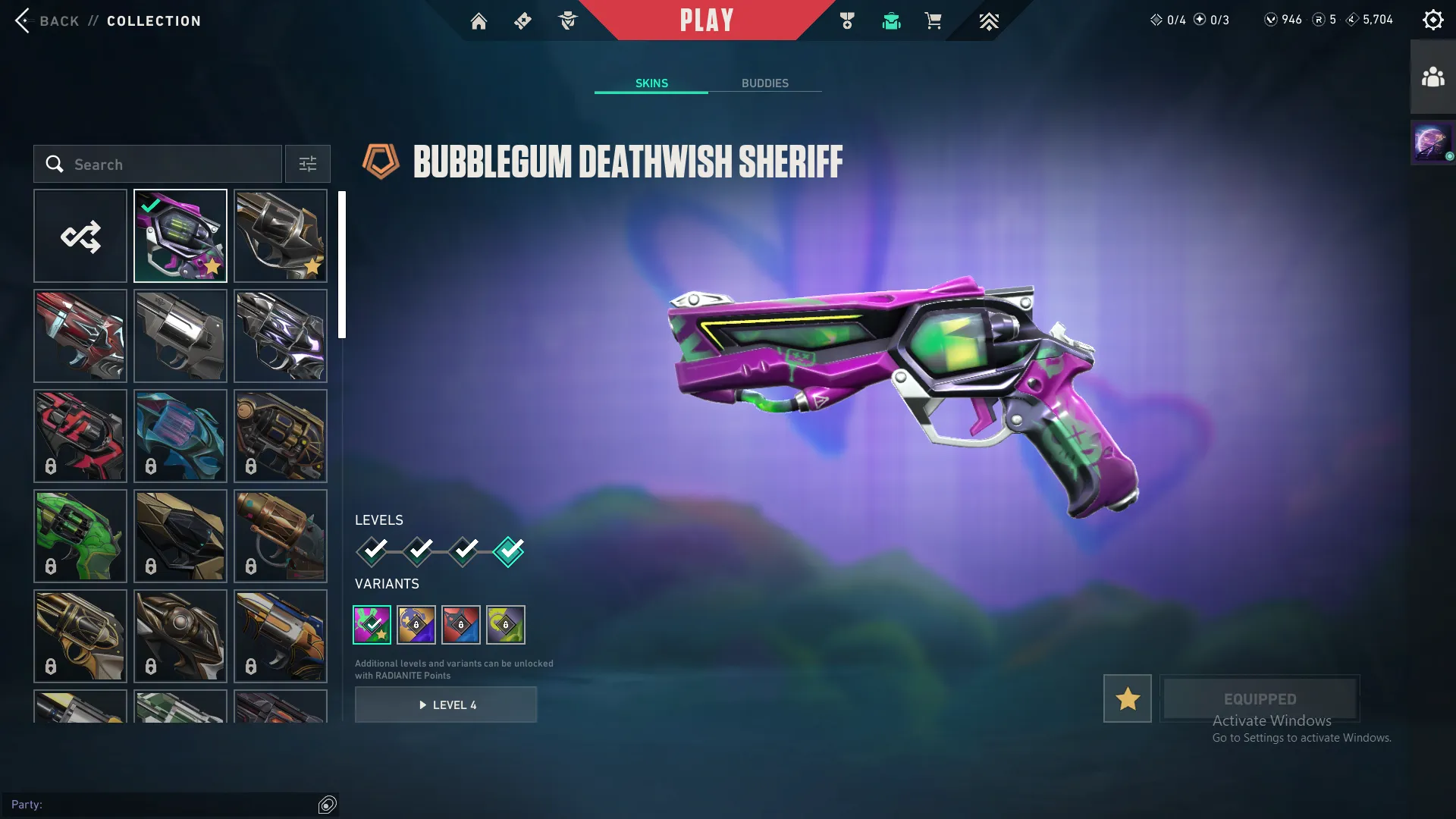This screenshot has width=1456, height=819.
Task: Open the Settings gear
Action: 1433,19
